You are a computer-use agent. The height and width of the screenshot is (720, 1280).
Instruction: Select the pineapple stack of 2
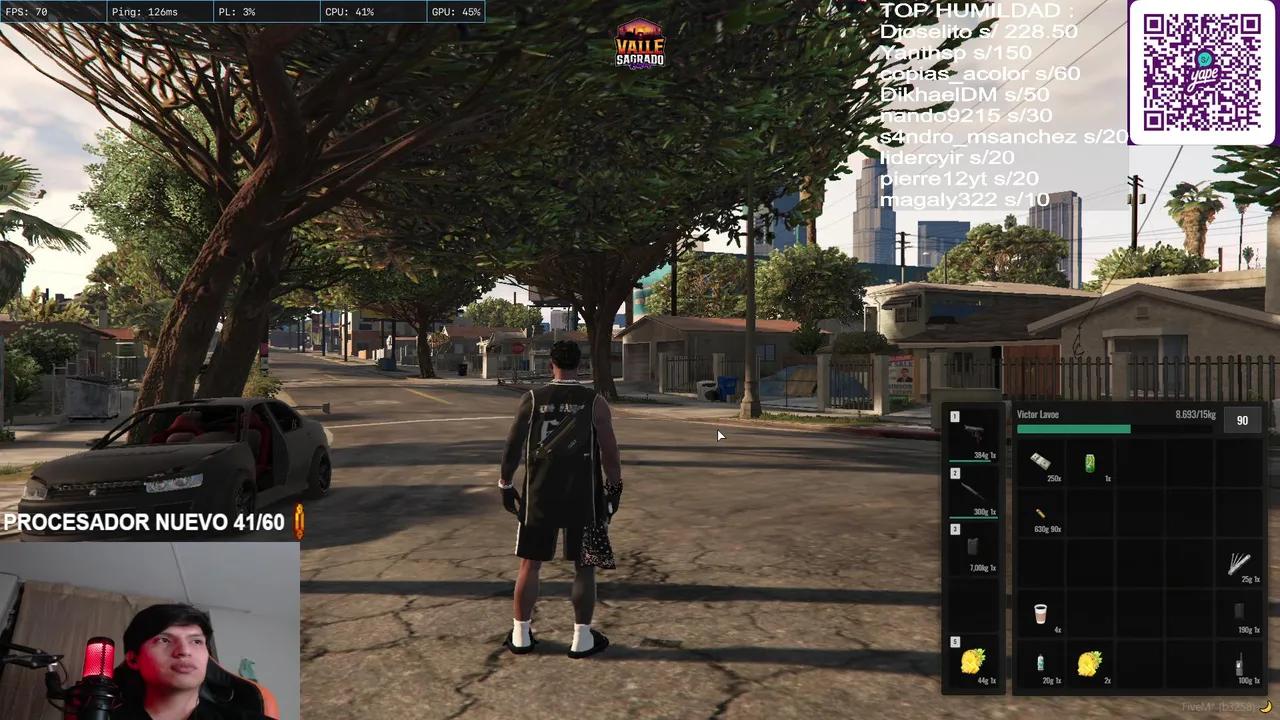1089,662
